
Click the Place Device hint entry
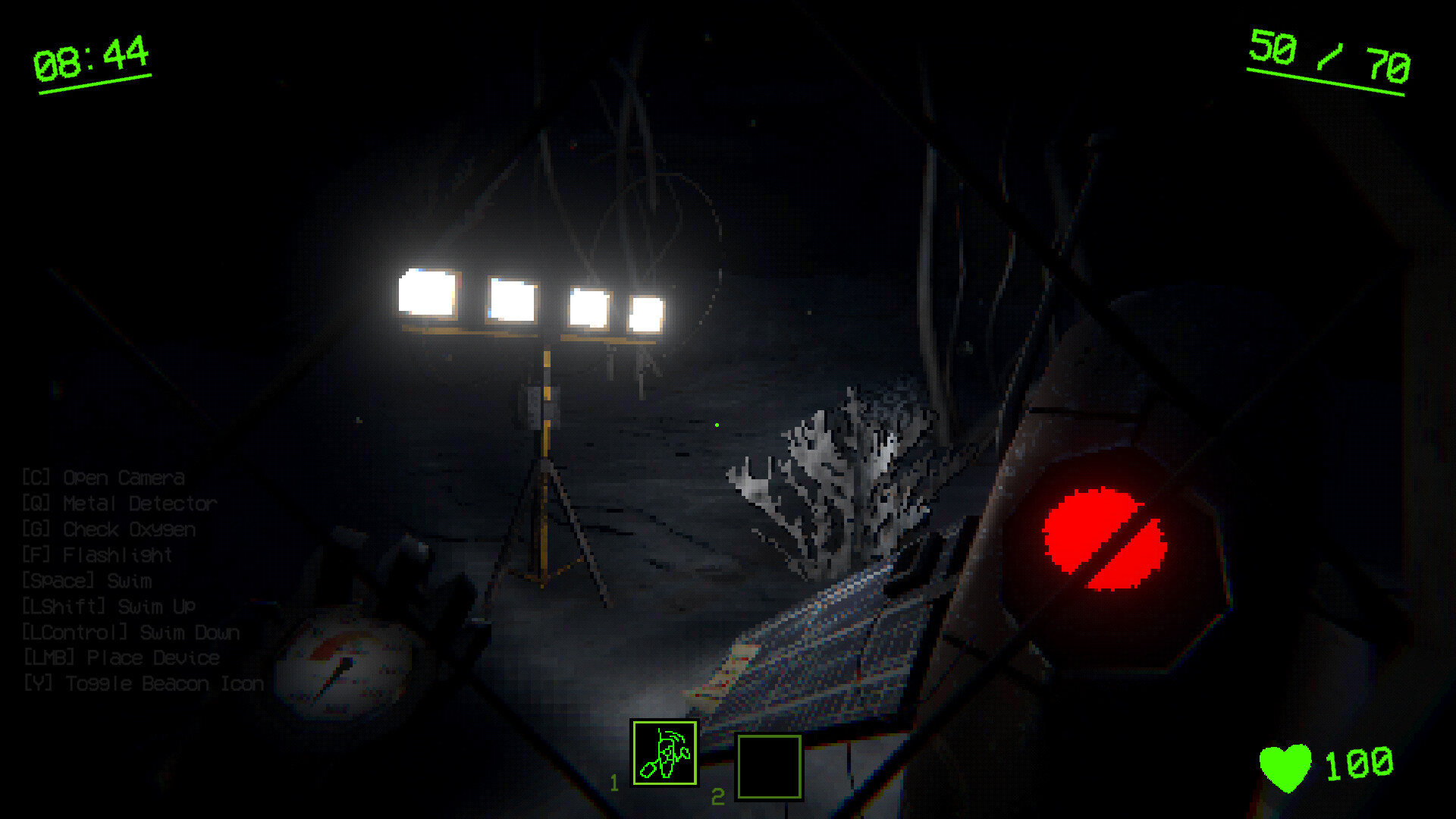(x=121, y=657)
